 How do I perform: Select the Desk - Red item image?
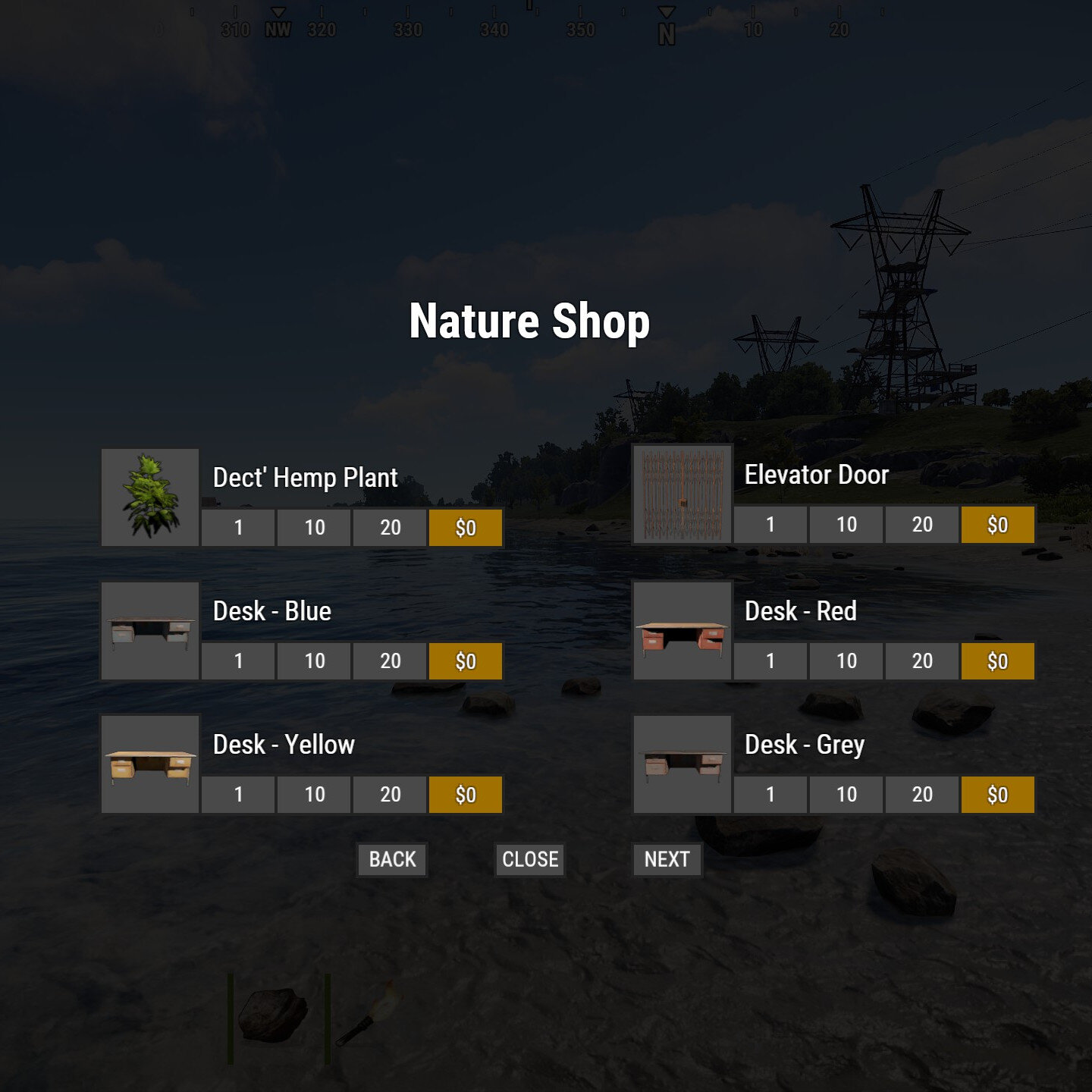click(682, 630)
